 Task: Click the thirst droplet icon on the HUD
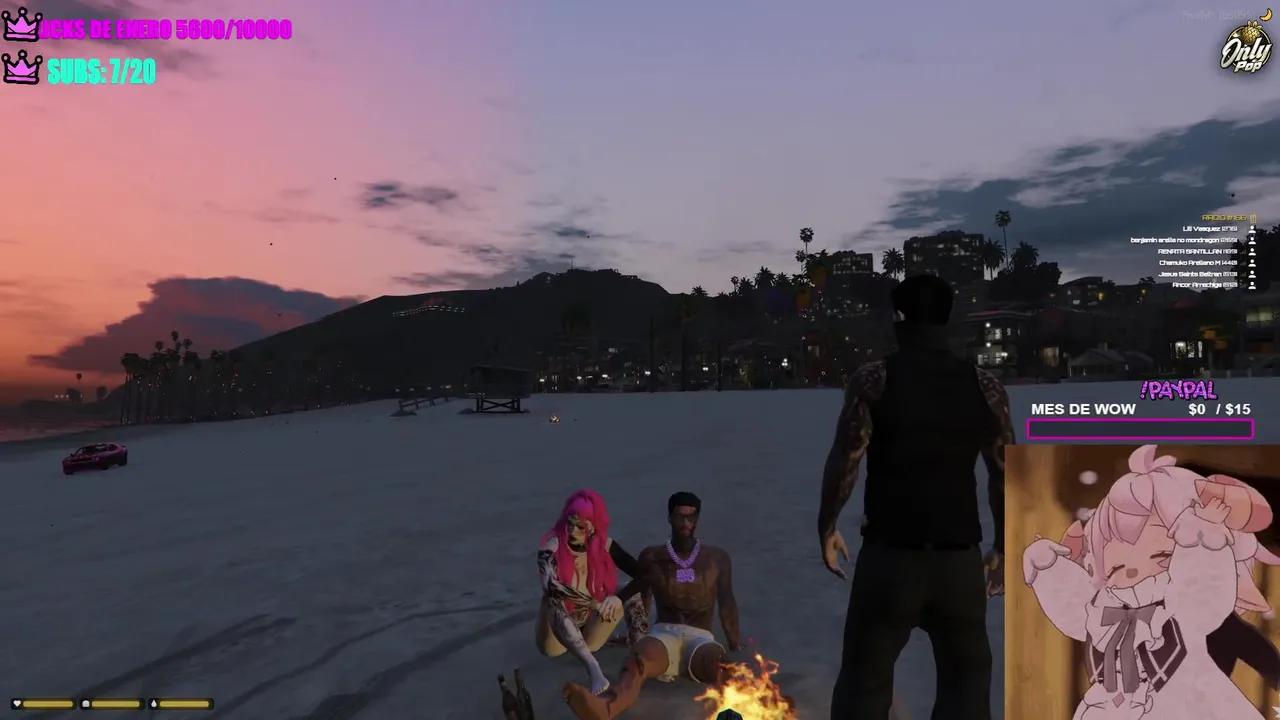(x=154, y=704)
